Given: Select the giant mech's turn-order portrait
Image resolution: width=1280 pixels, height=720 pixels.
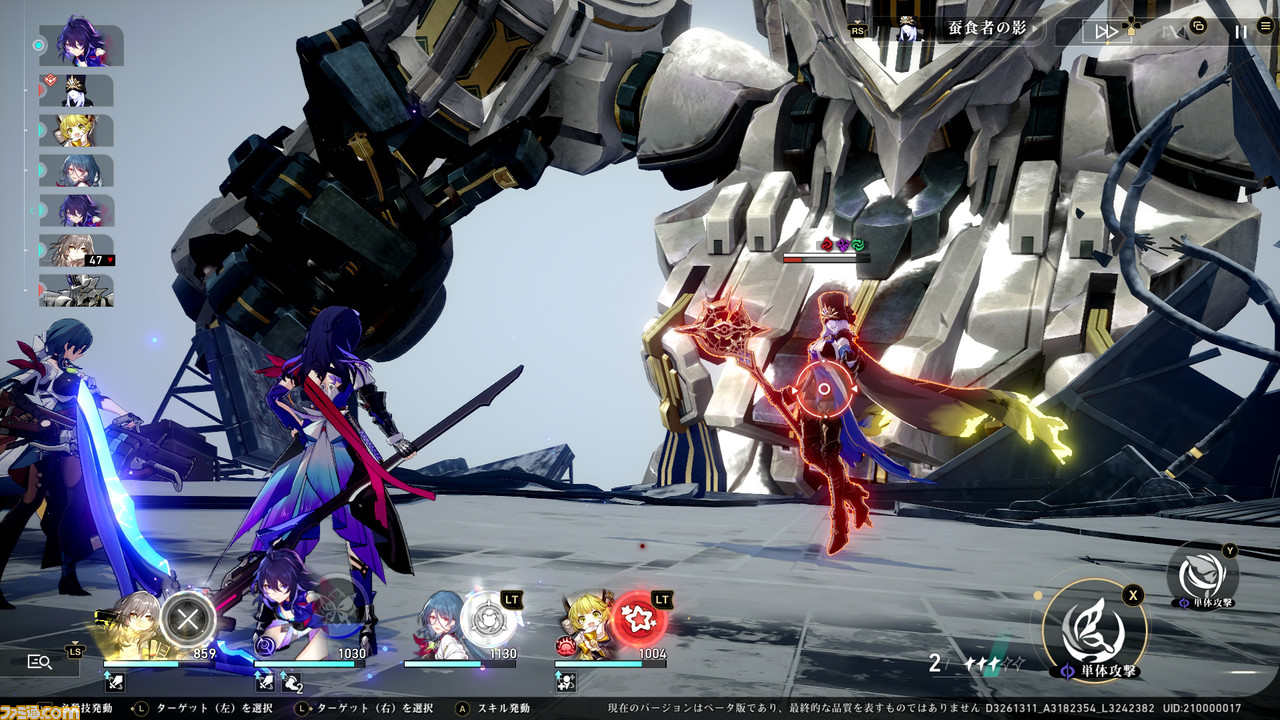Looking at the screenshot, I should pyautogui.click(x=76, y=291).
